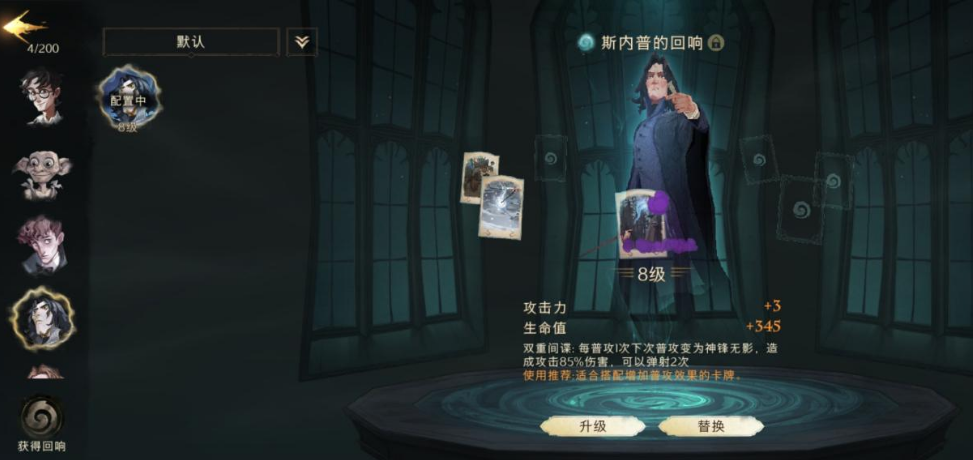This screenshot has height=460, width=973.
Task: Expand the double-chevron sort options
Action: [x=301, y=42]
